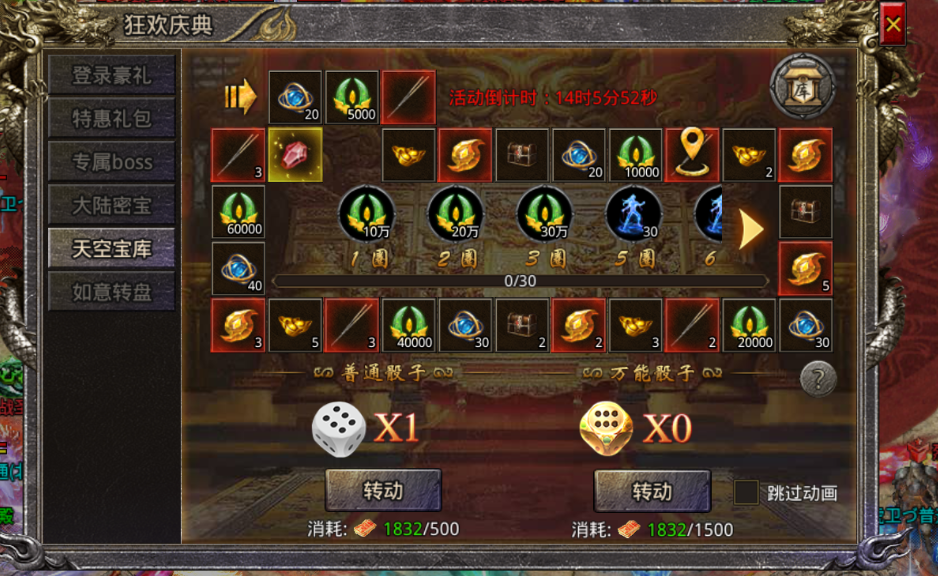Click the 5圈 blue figure reward
This screenshot has height=576, width=938.
click(633, 212)
